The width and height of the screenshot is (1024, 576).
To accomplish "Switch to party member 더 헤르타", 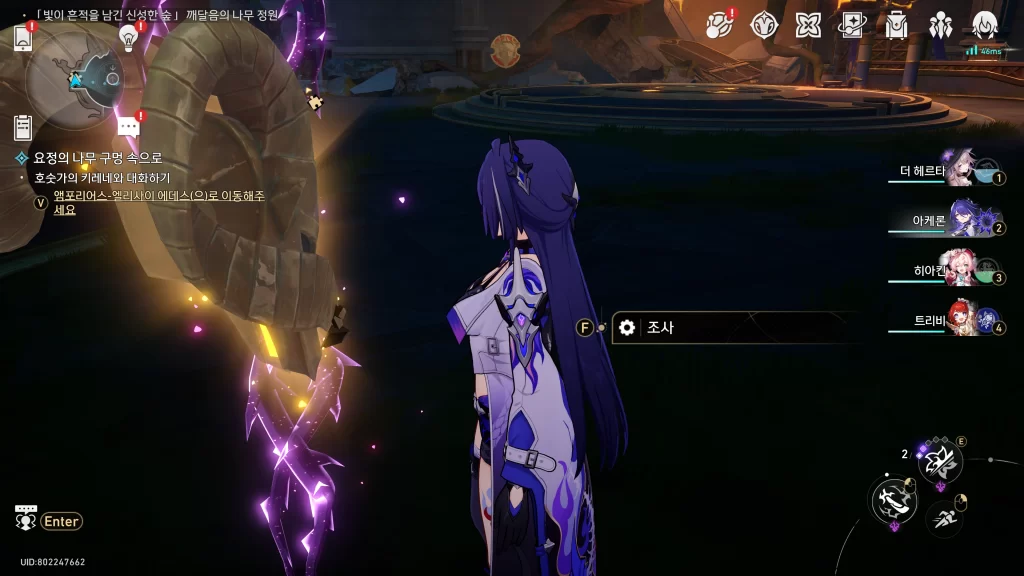I will (960, 172).
